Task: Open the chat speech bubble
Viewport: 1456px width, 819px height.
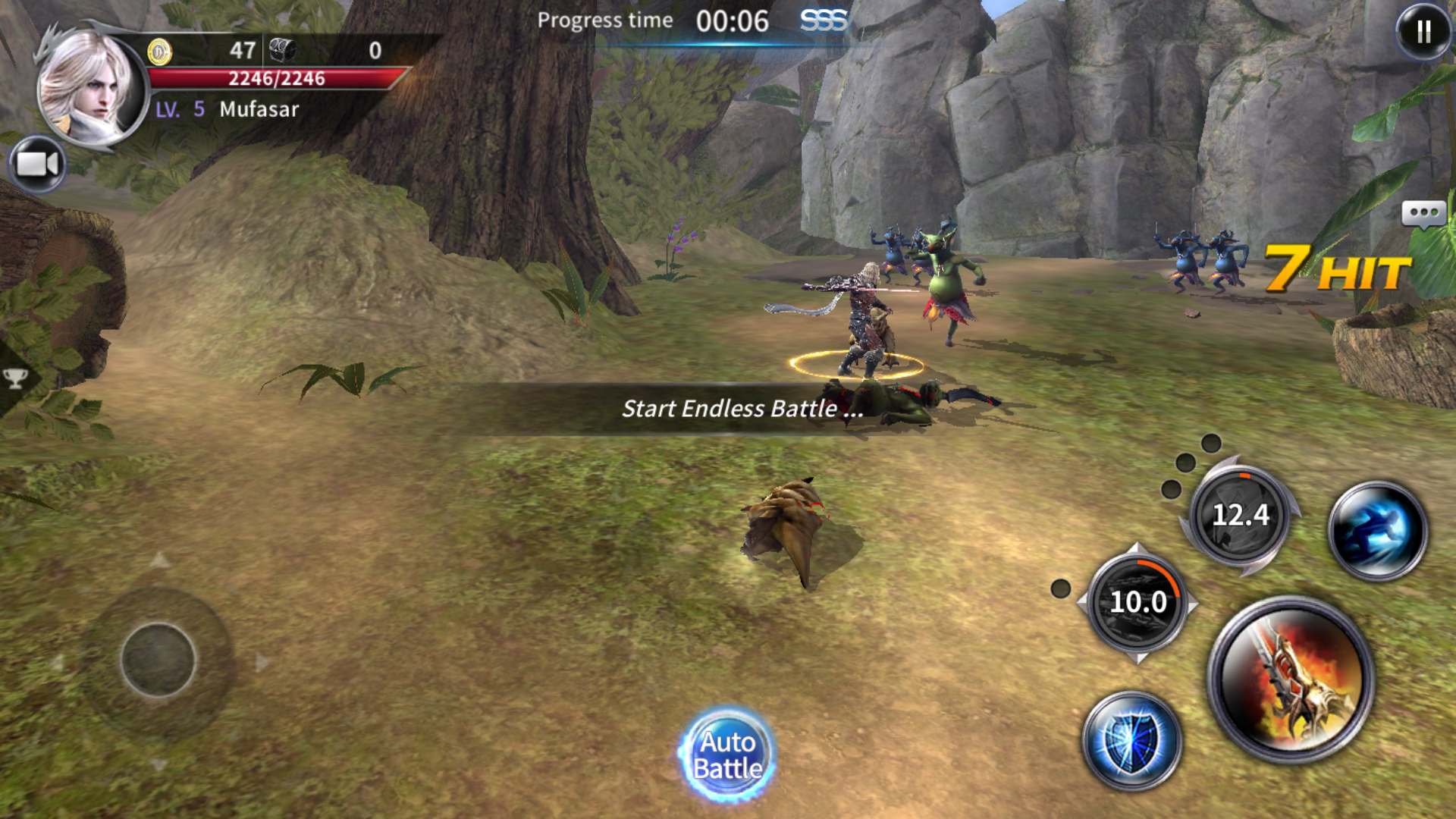Action: pyautogui.click(x=1423, y=215)
